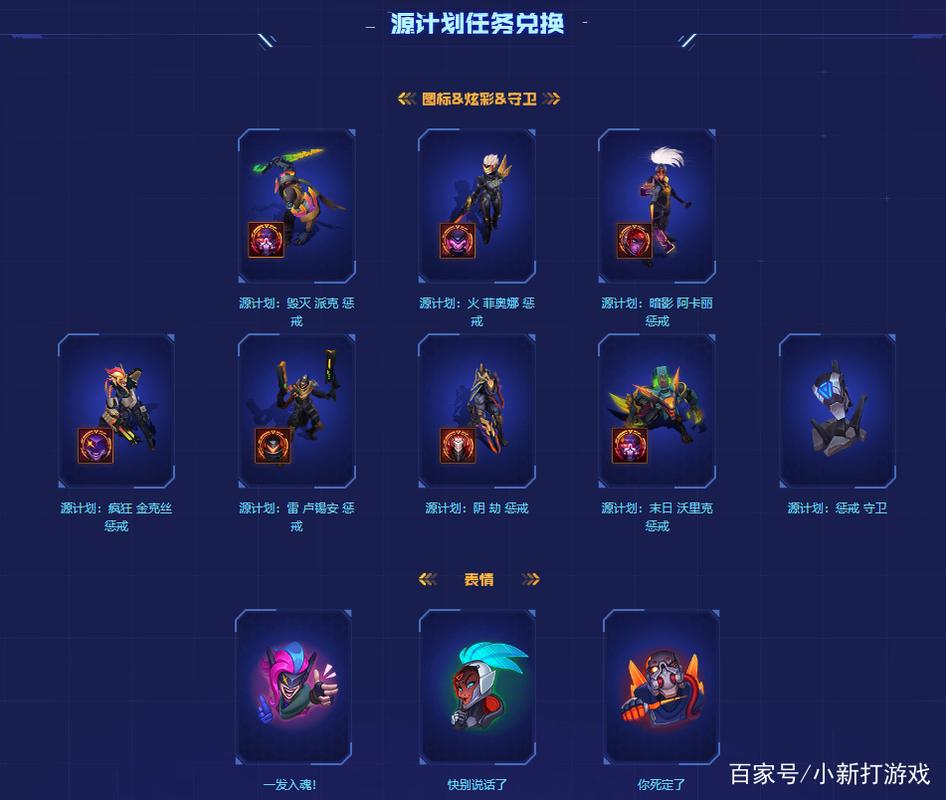
Task: Select the 一发入魂! emote card
Action: (294, 688)
